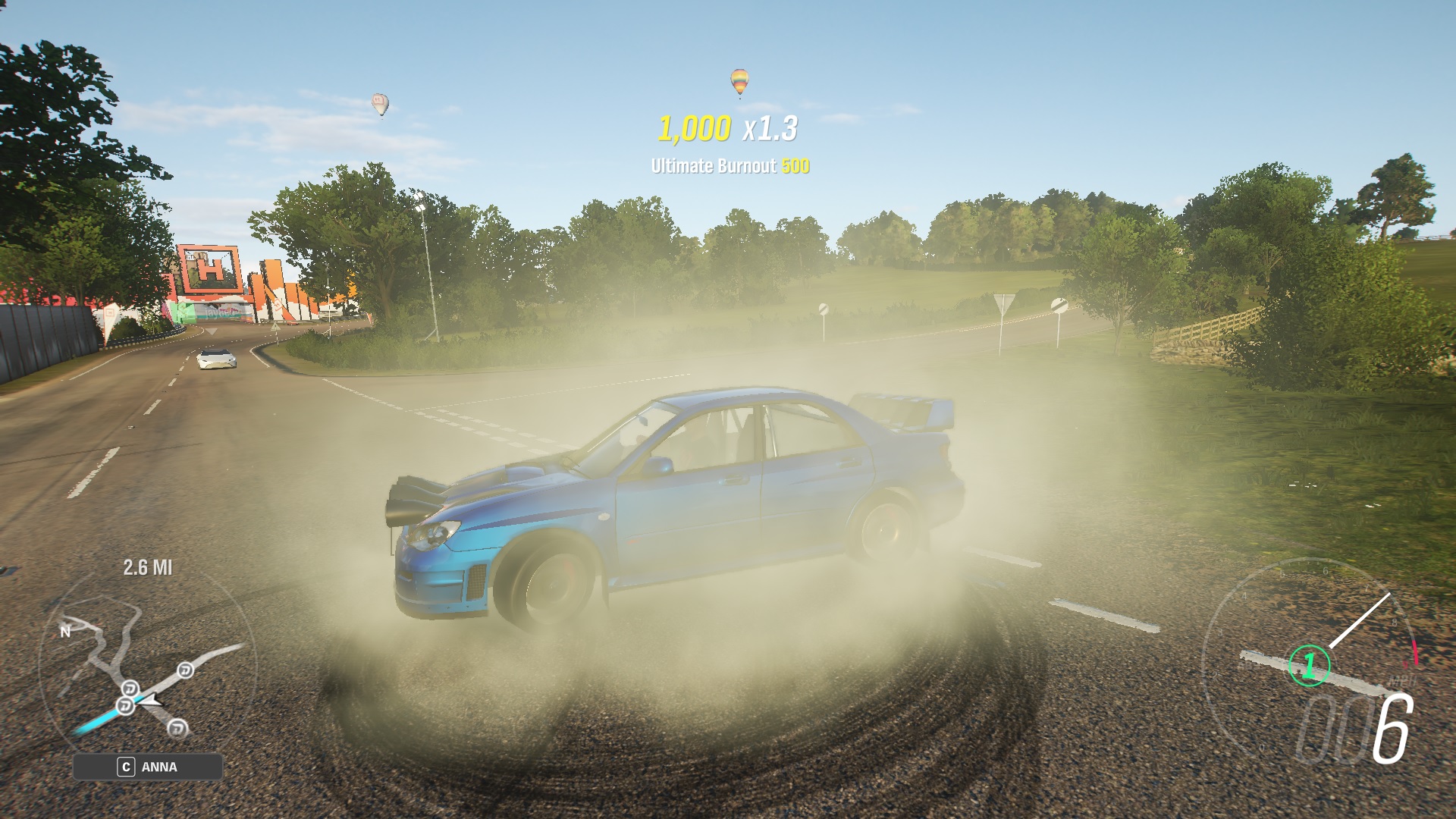Image resolution: width=1456 pixels, height=819 pixels.
Task: Click the ANNA voice assistant label
Action: tap(159, 767)
